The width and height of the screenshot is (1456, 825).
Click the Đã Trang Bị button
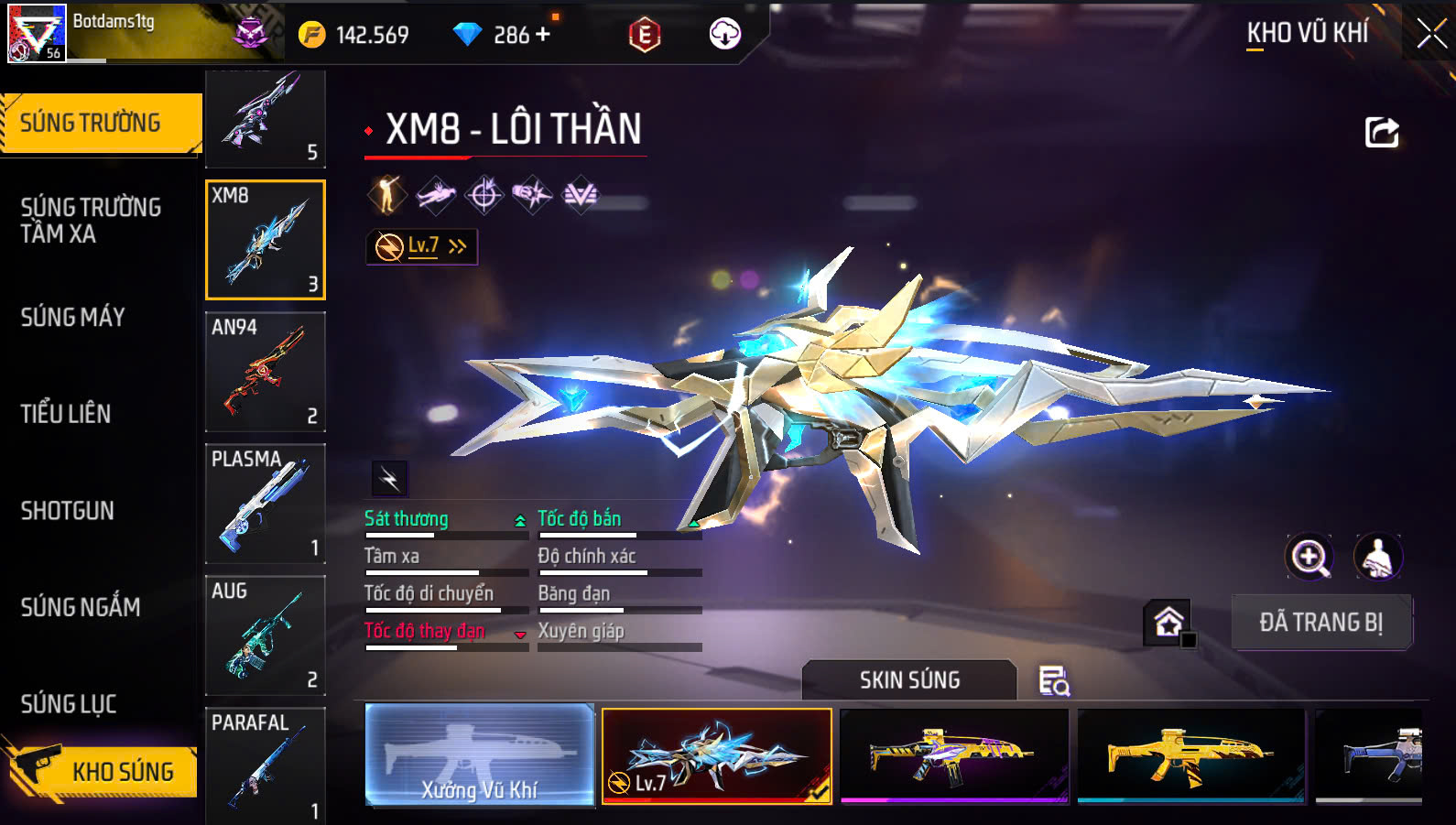pyautogui.click(x=1320, y=623)
